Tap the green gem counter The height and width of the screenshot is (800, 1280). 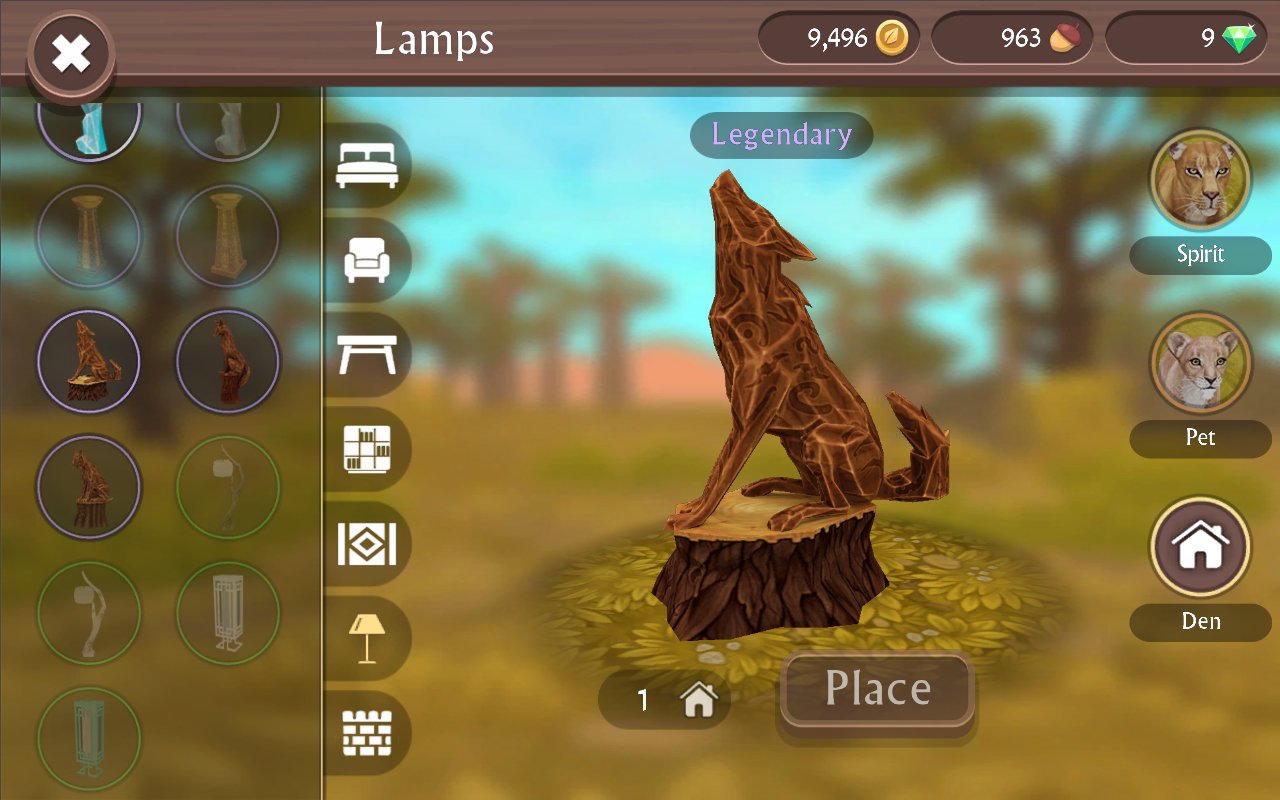tap(1184, 38)
